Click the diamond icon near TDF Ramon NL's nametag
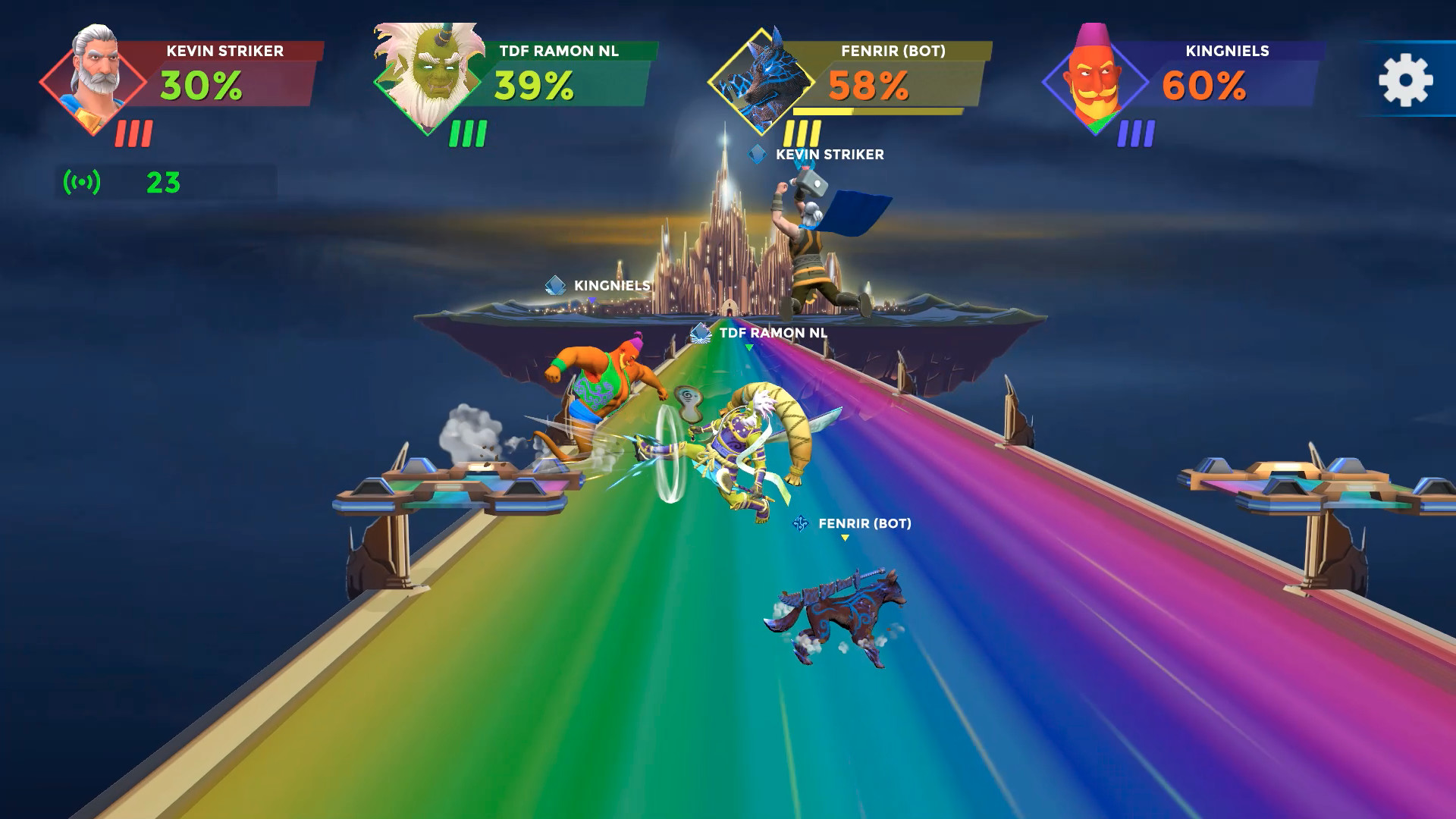Screen dimensions: 1456x819 [x=698, y=331]
